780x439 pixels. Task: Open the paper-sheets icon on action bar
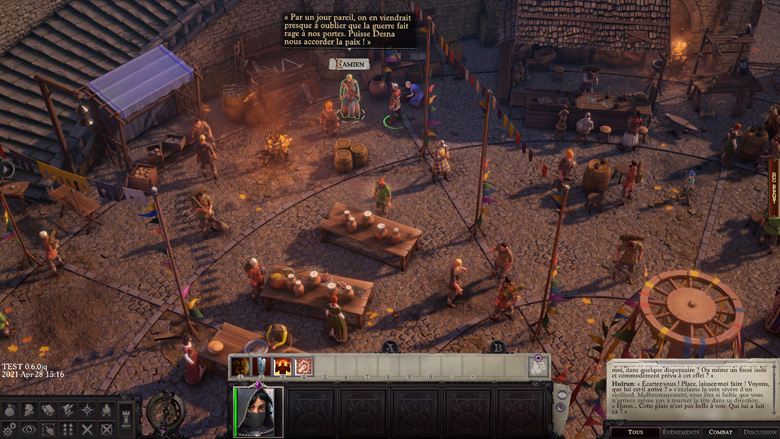click(x=539, y=367)
